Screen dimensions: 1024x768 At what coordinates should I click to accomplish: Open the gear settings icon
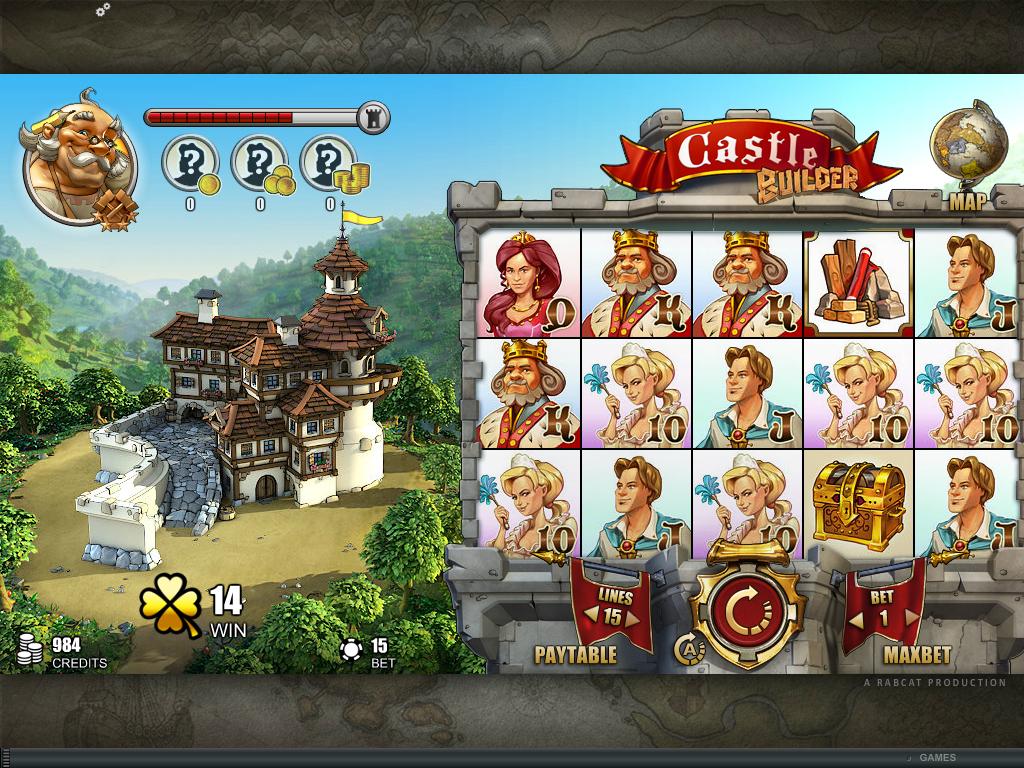click(x=102, y=10)
